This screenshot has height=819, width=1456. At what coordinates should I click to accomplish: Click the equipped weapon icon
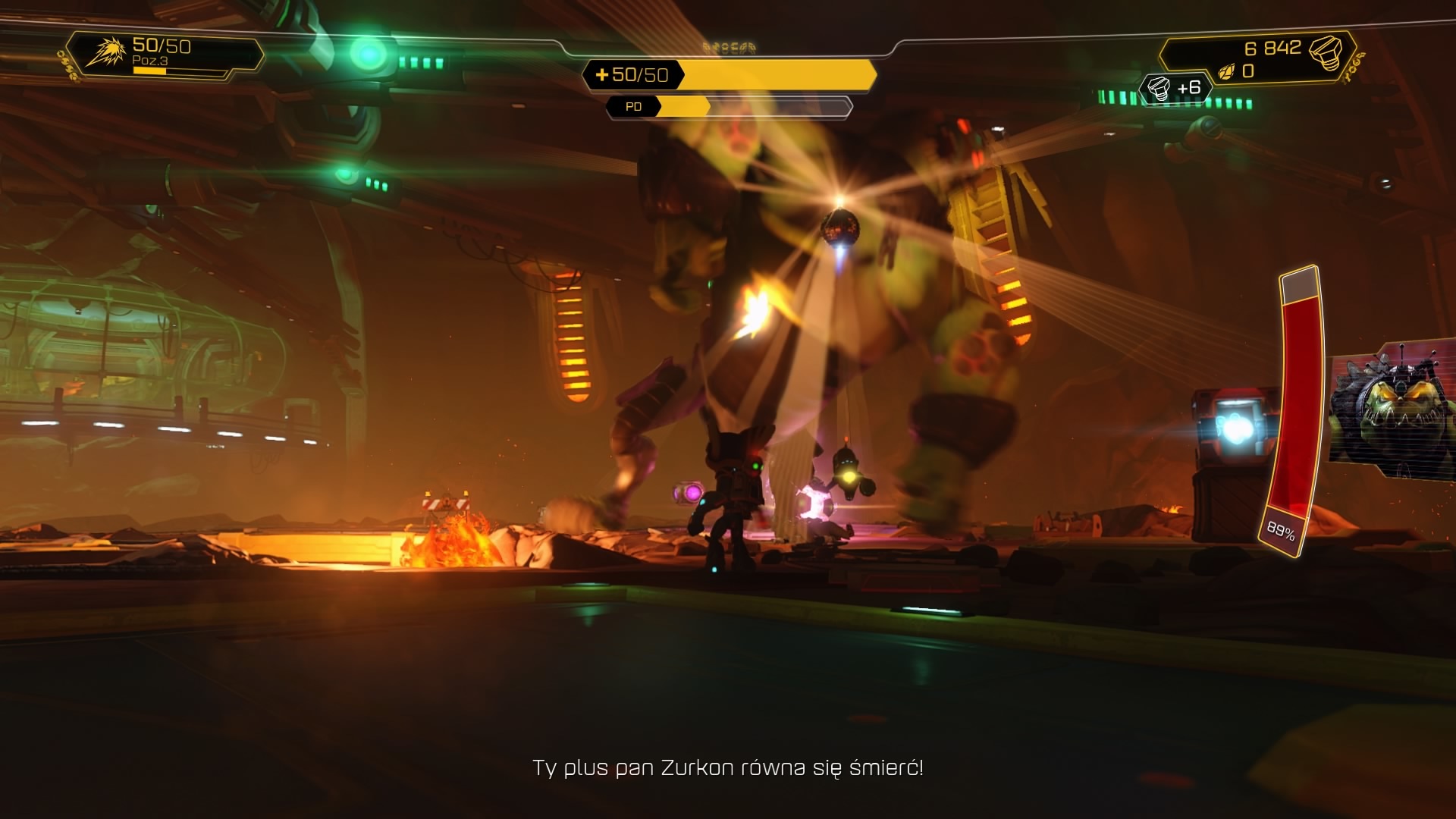click(x=105, y=52)
